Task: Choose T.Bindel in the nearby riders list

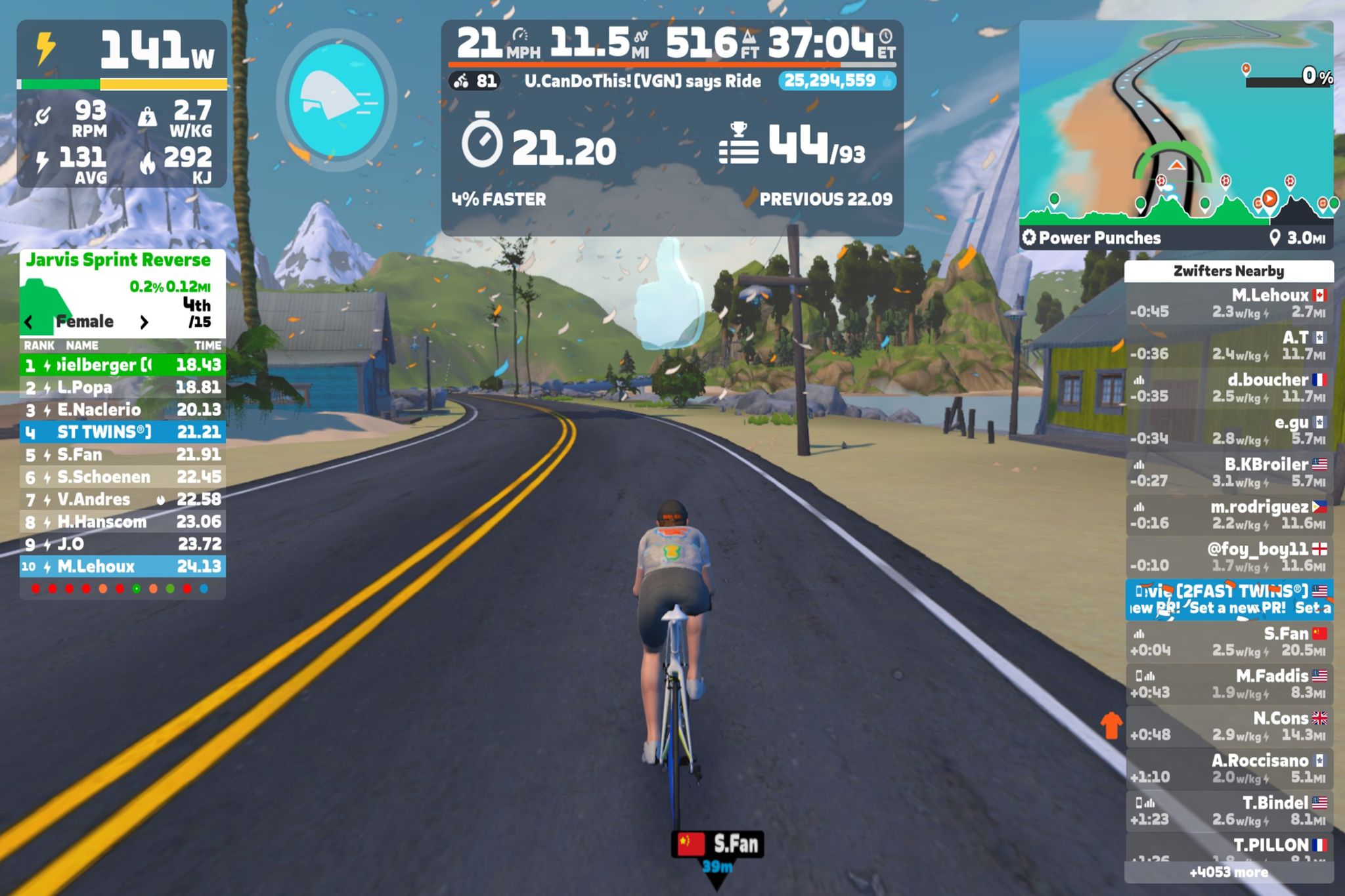Action: click(x=1228, y=811)
